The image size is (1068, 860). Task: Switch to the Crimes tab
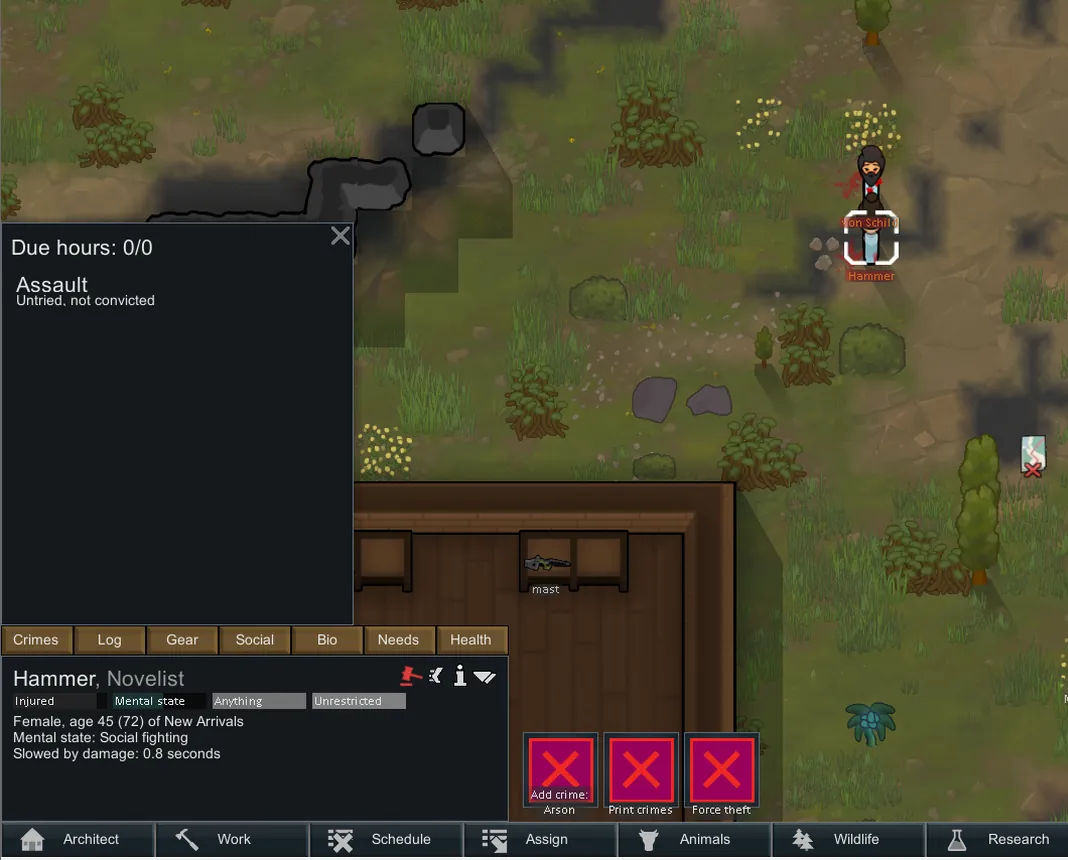36,640
